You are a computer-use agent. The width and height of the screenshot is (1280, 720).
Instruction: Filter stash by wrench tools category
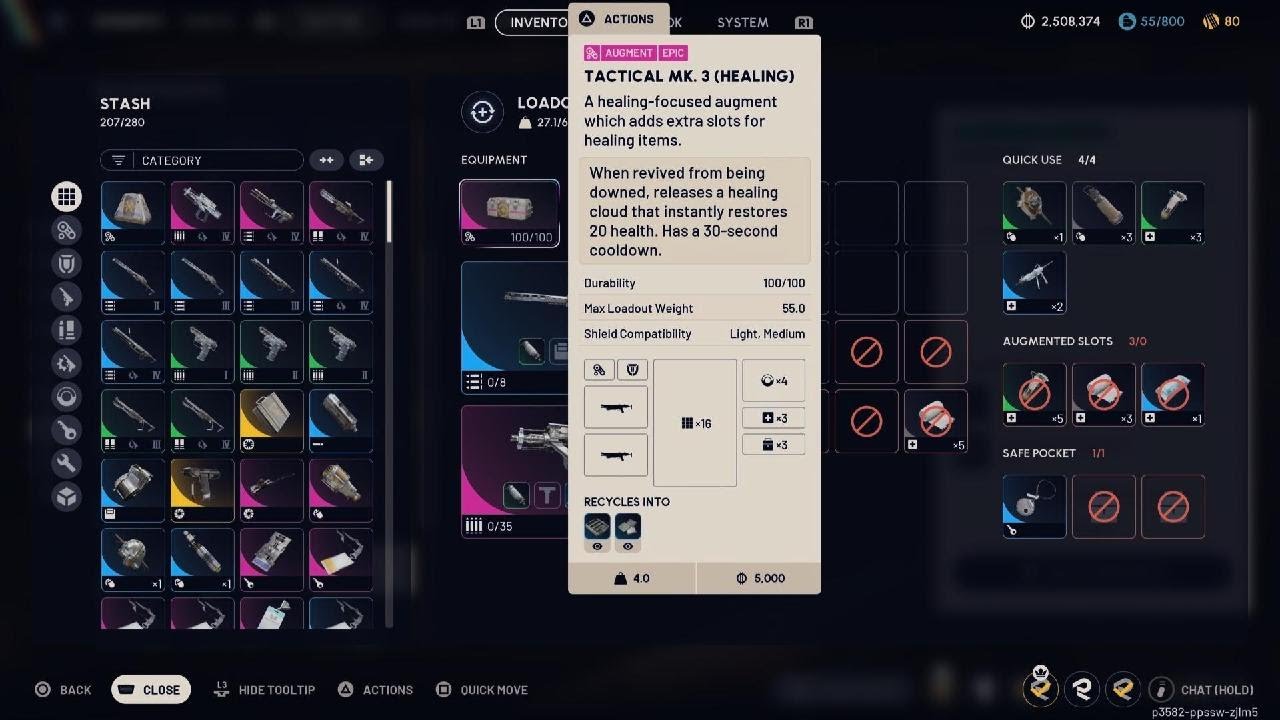(x=67, y=463)
